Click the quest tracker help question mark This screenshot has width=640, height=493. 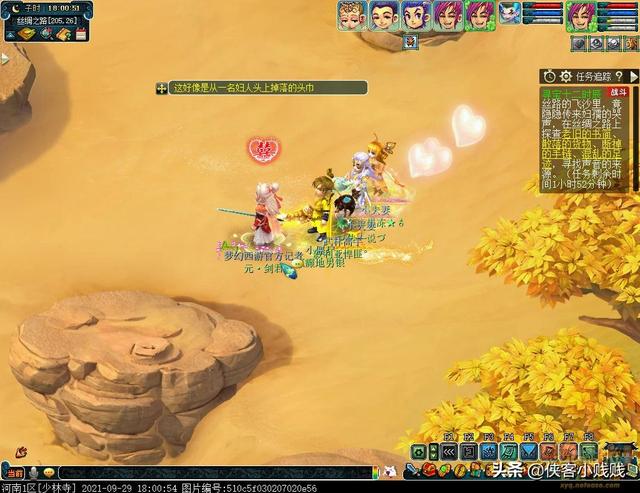(x=620, y=77)
